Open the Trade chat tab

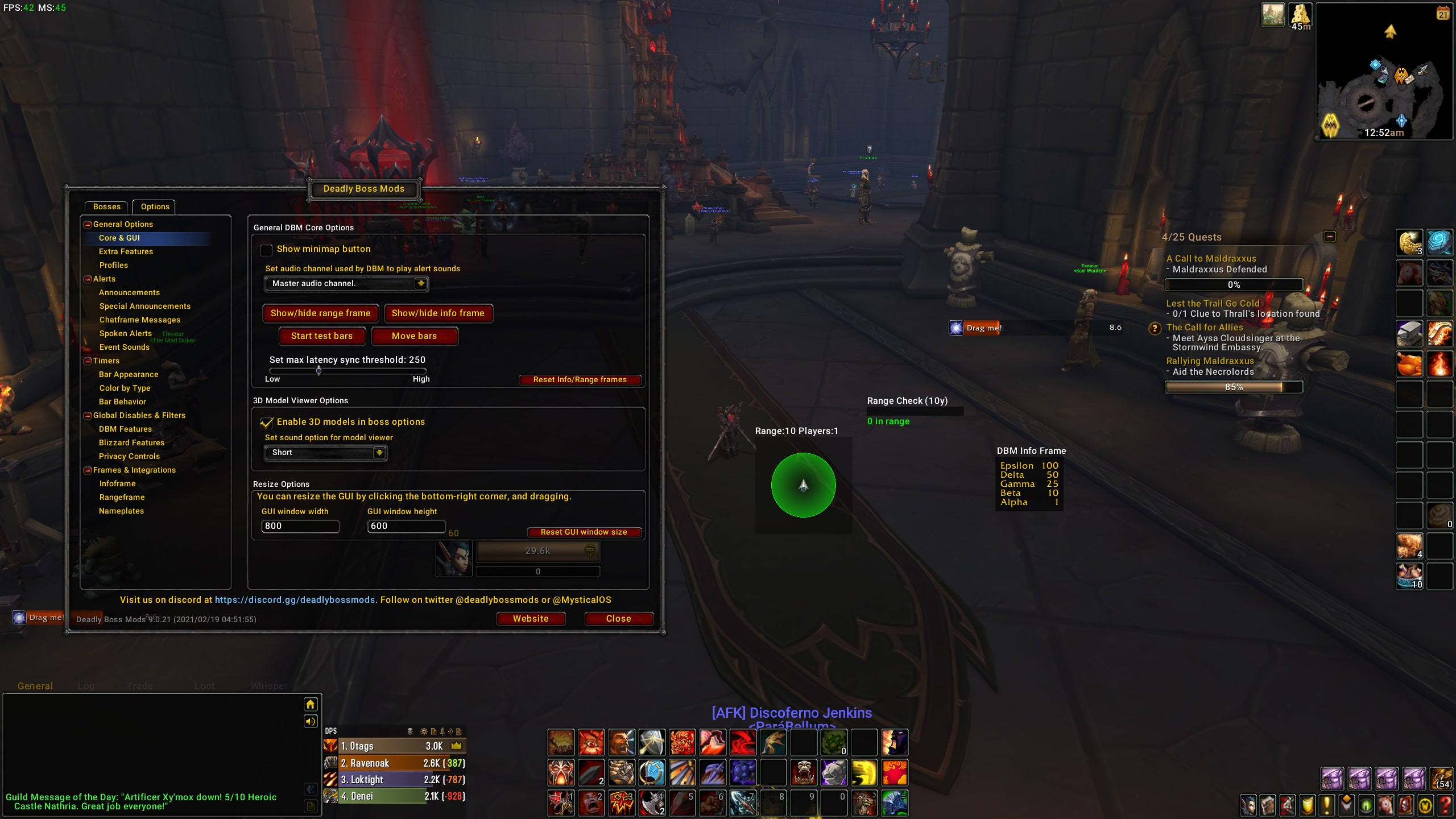pos(140,685)
